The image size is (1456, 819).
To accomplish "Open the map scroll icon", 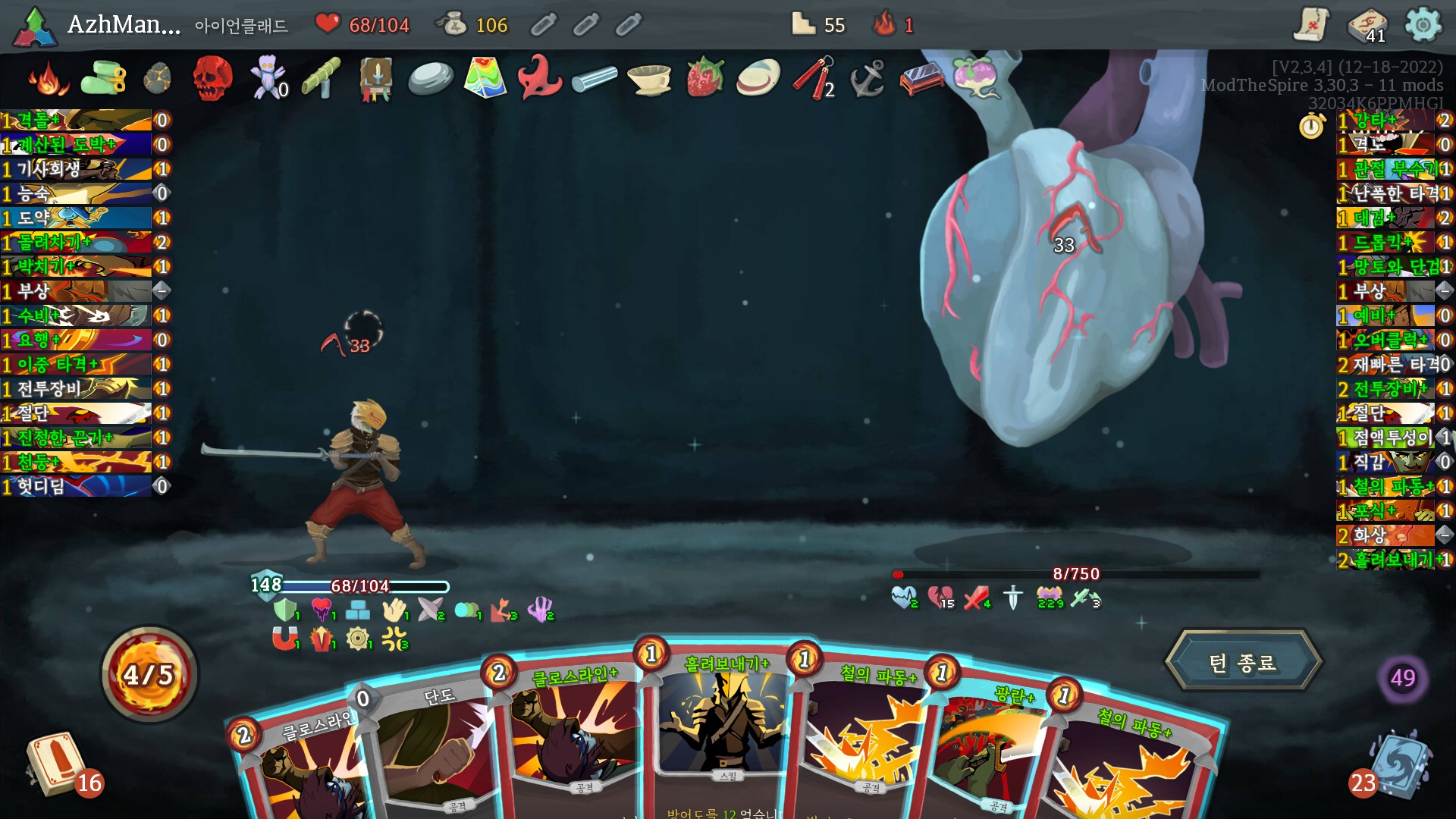I will point(1311,24).
